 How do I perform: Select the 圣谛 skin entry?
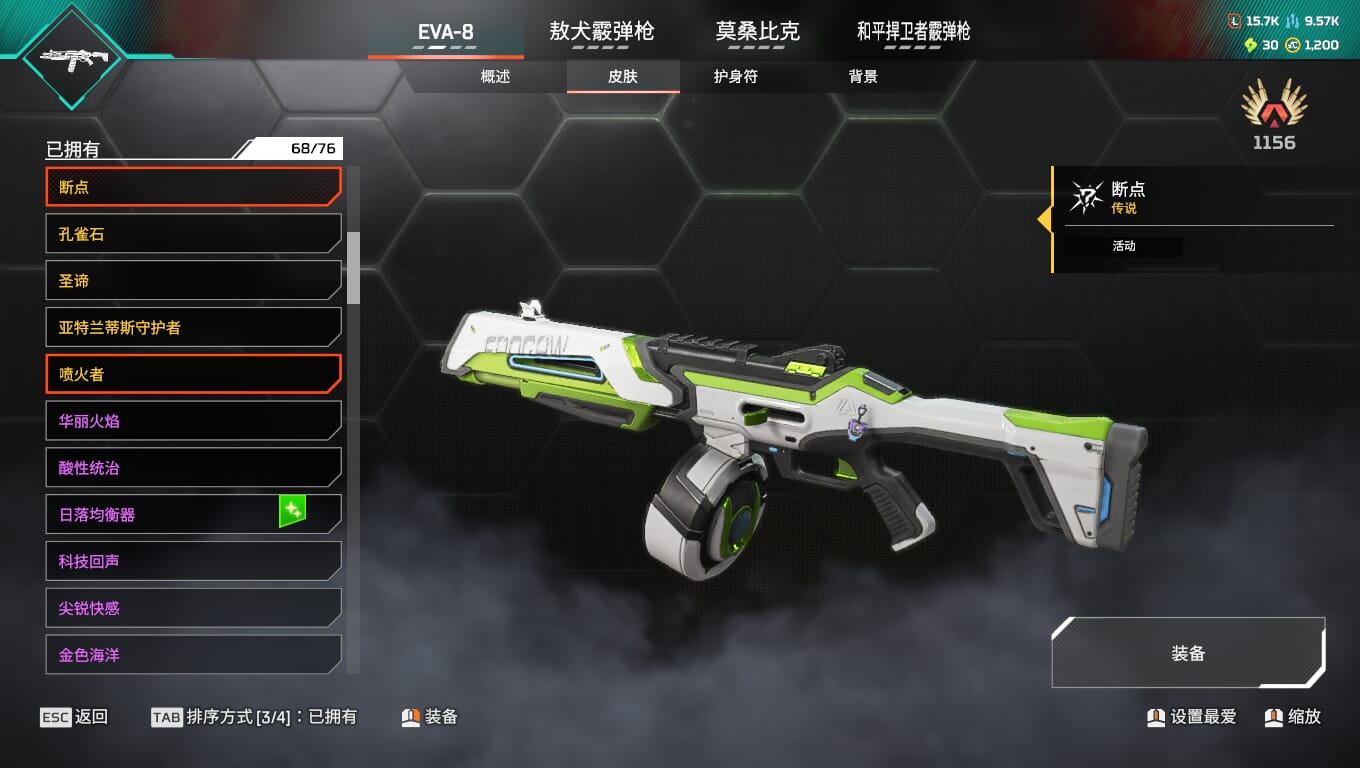(193, 281)
